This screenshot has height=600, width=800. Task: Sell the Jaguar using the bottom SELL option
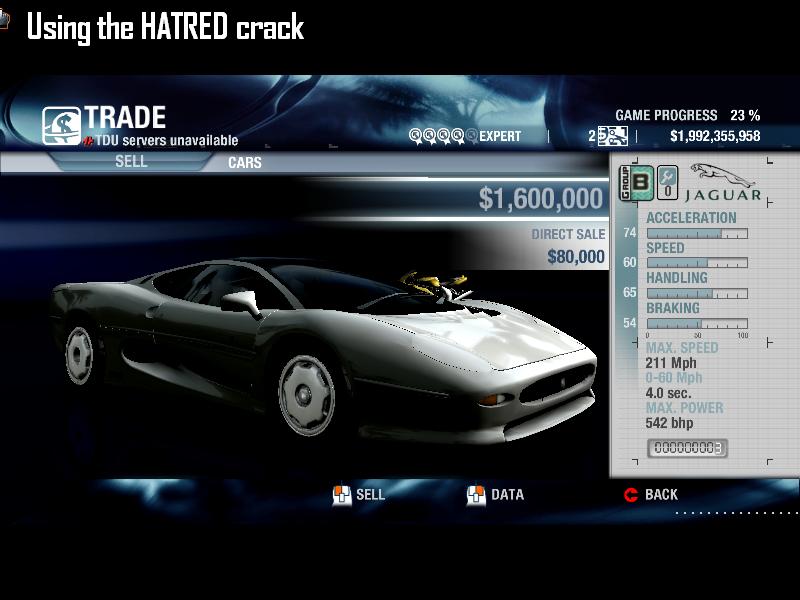pyautogui.click(x=359, y=494)
